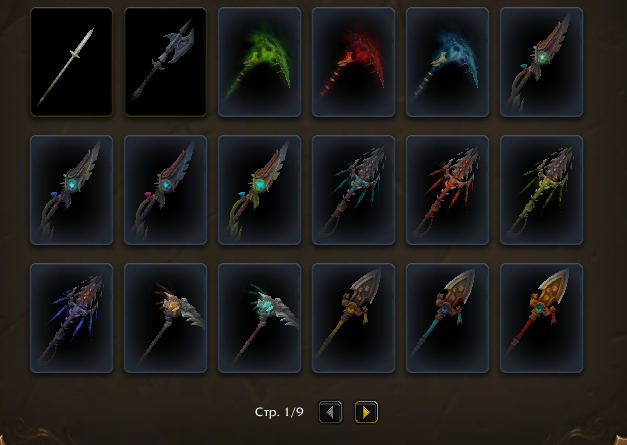Click the previous page arrow
The image size is (627, 445).
(x=330, y=411)
